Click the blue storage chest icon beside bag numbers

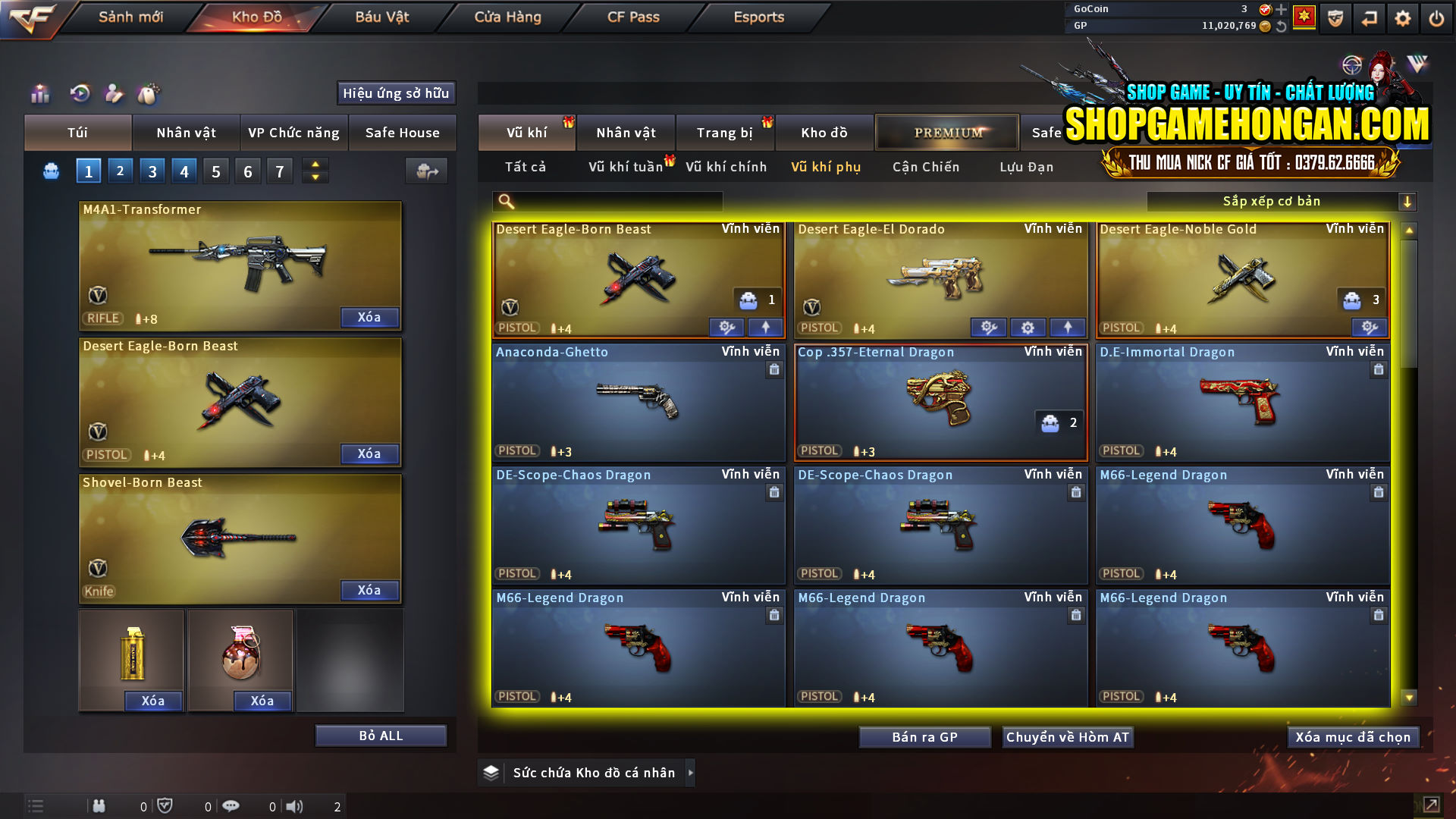click(x=50, y=171)
